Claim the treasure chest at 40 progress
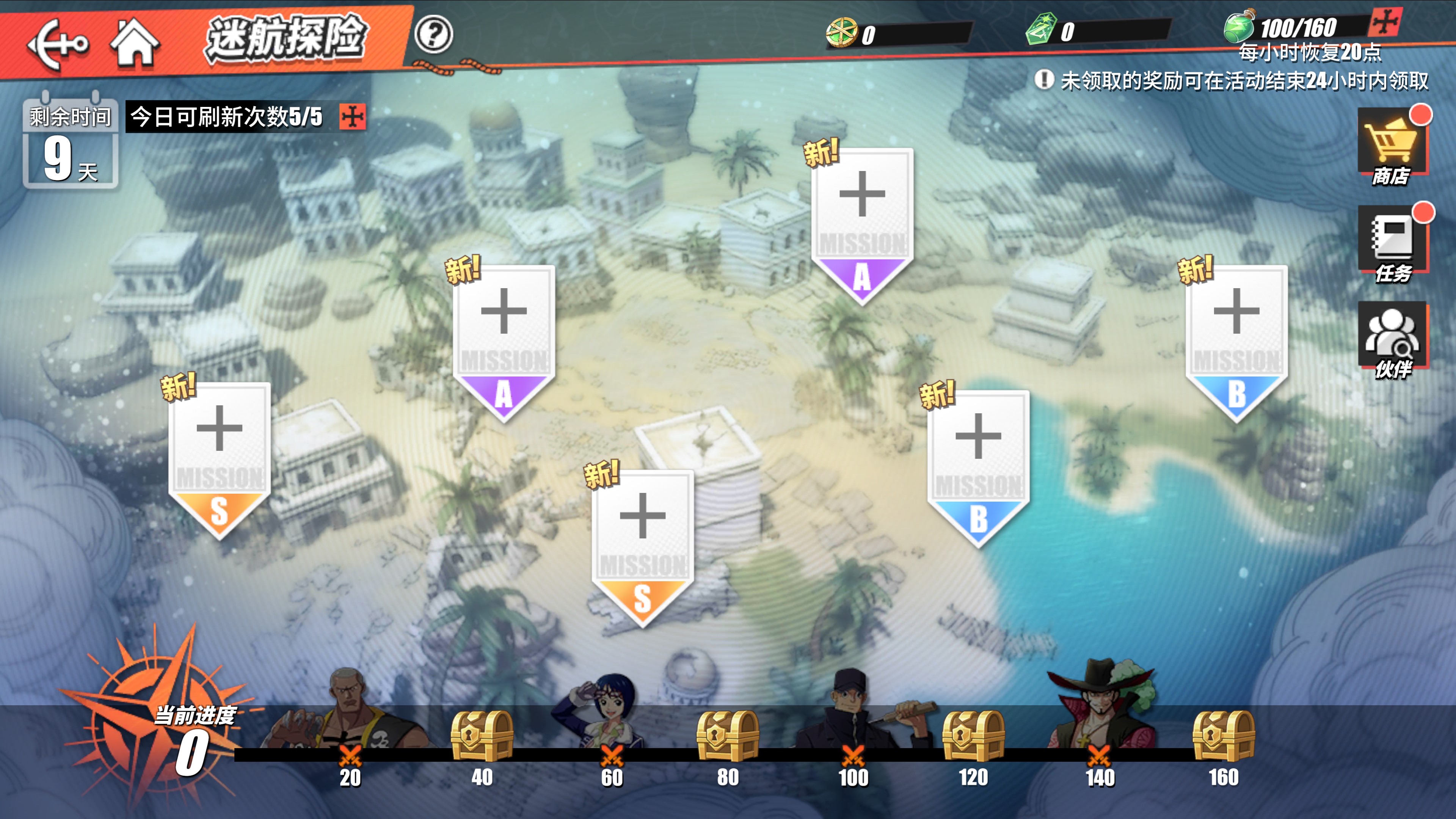Image resolution: width=1456 pixels, height=819 pixels. (x=482, y=735)
